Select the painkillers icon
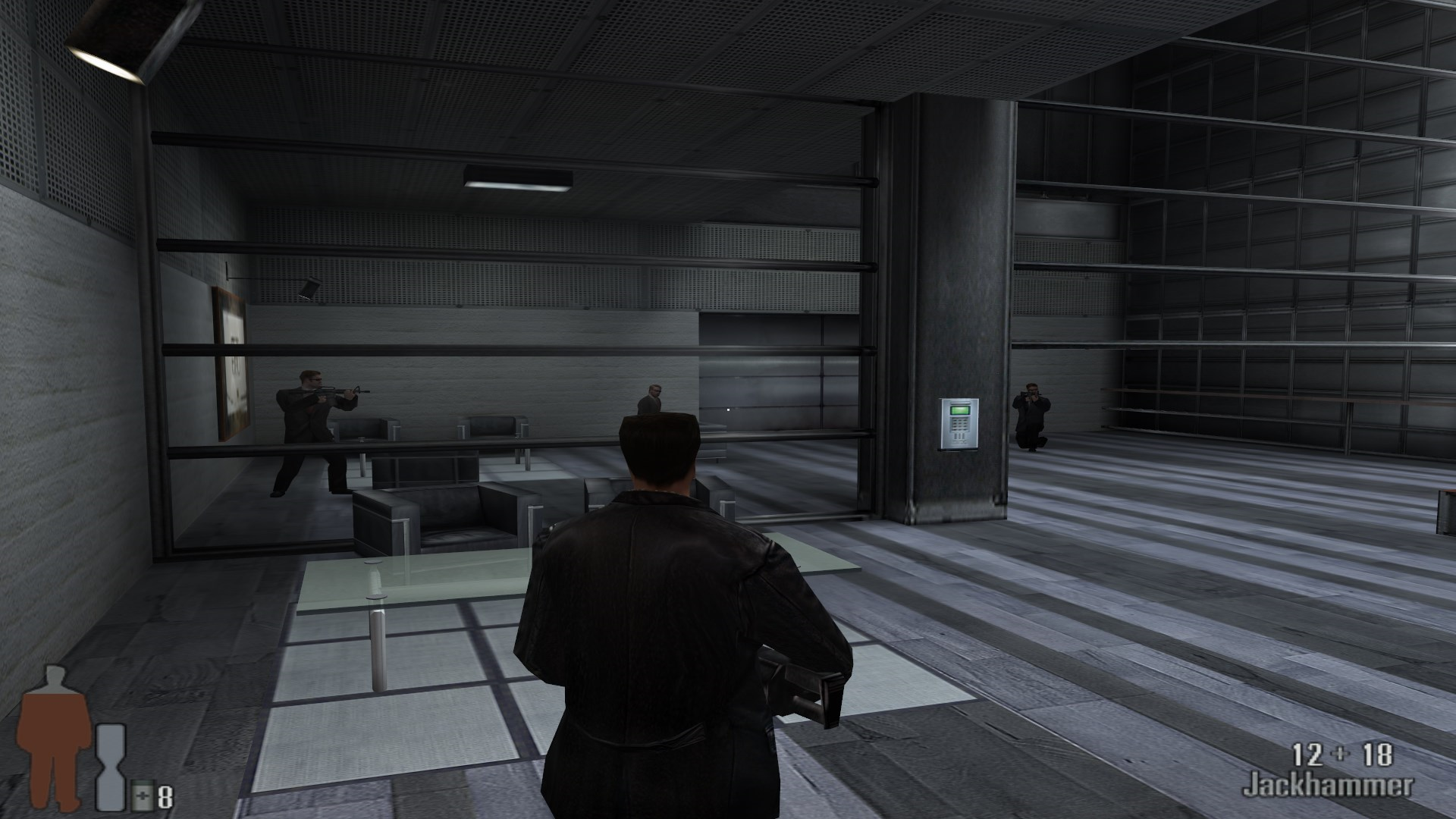The width and height of the screenshot is (1456, 819). point(142,796)
